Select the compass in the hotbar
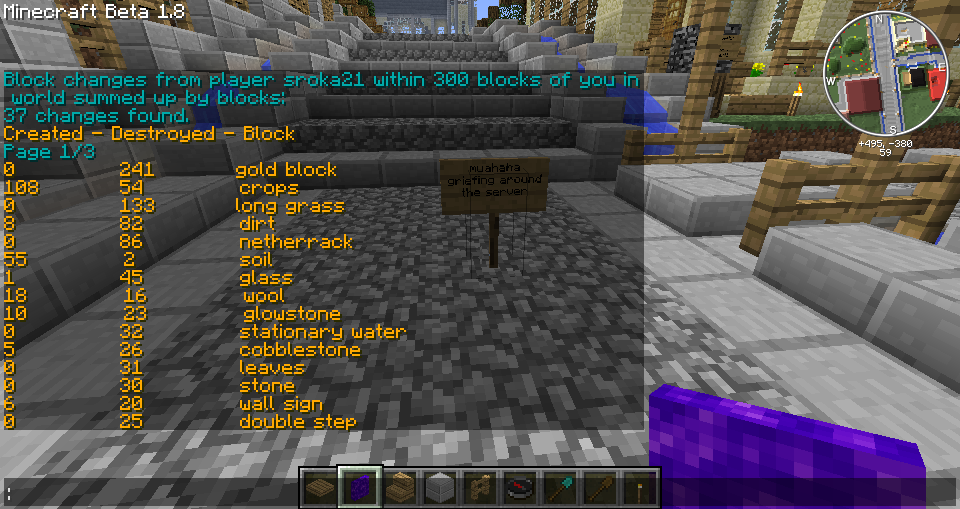The image size is (960, 509). [520, 487]
